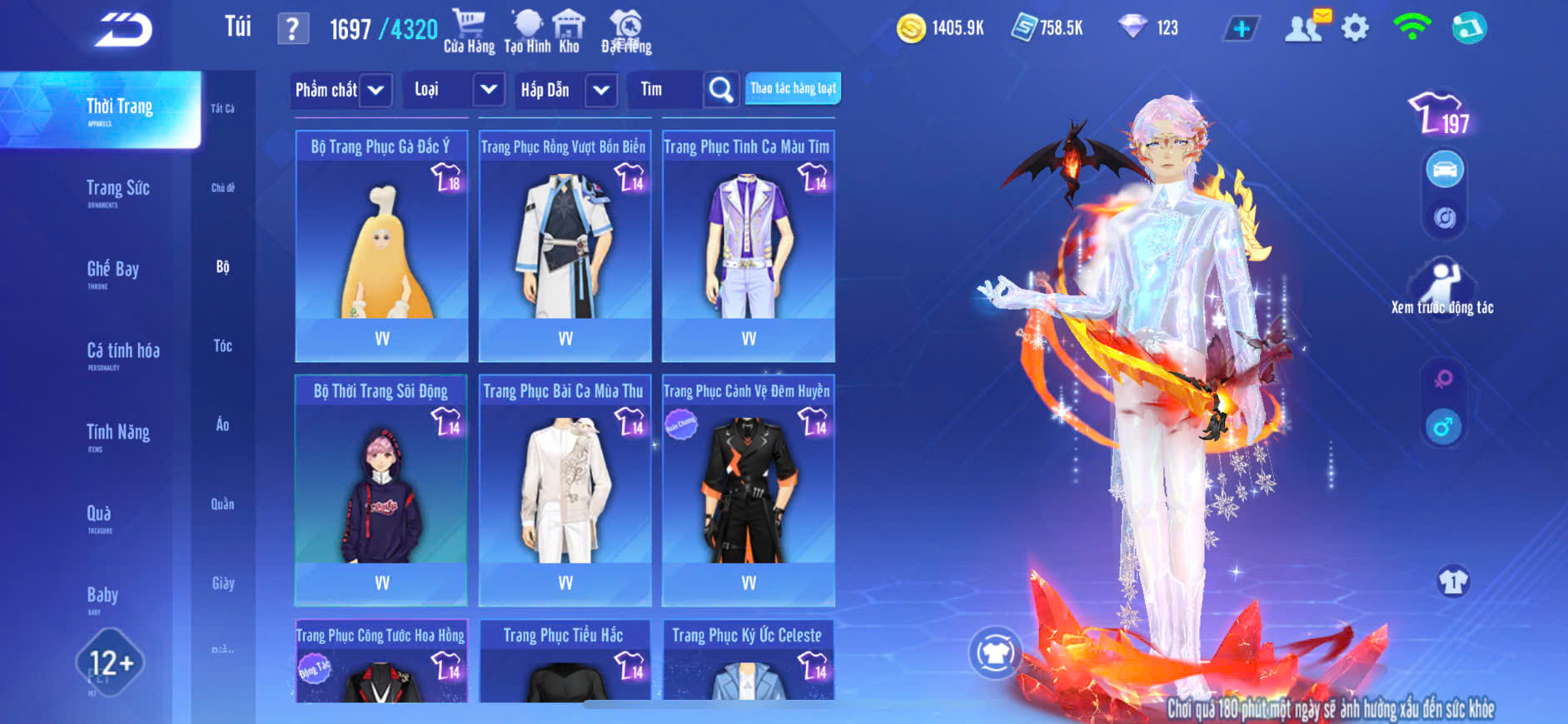The height and width of the screenshot is (724, 1568).
Task: Select Bộ Thời Trang Sôi Động hoodie outfit
Action: tap(381, 490)
